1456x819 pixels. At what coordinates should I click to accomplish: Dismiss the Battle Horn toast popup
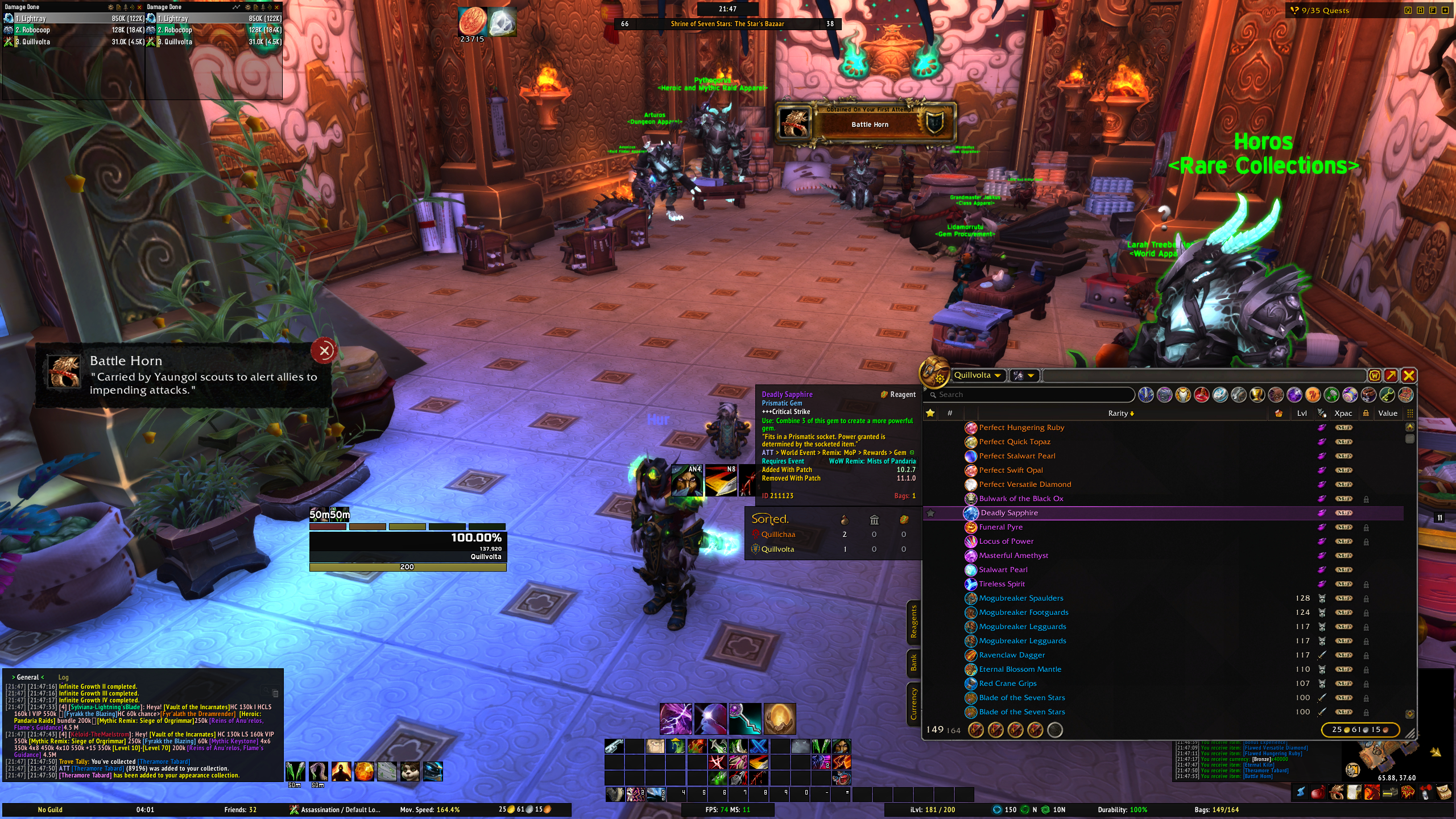324,351
